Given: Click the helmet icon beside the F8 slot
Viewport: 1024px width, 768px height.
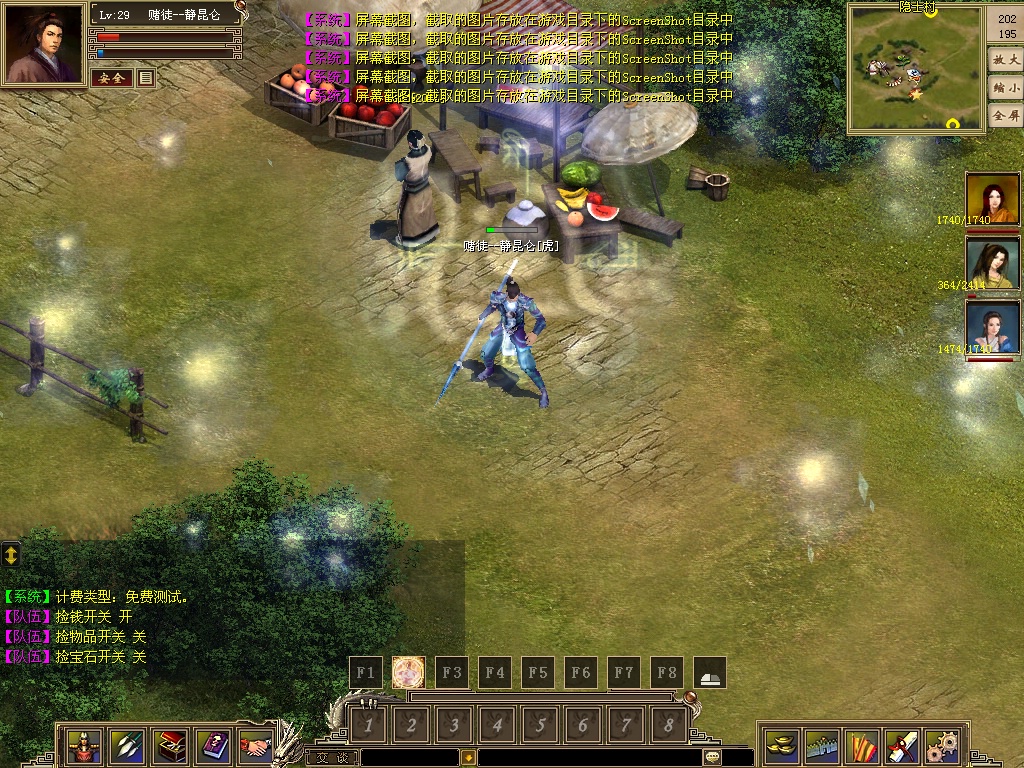Looking at the screenshot, I should 710,673.
